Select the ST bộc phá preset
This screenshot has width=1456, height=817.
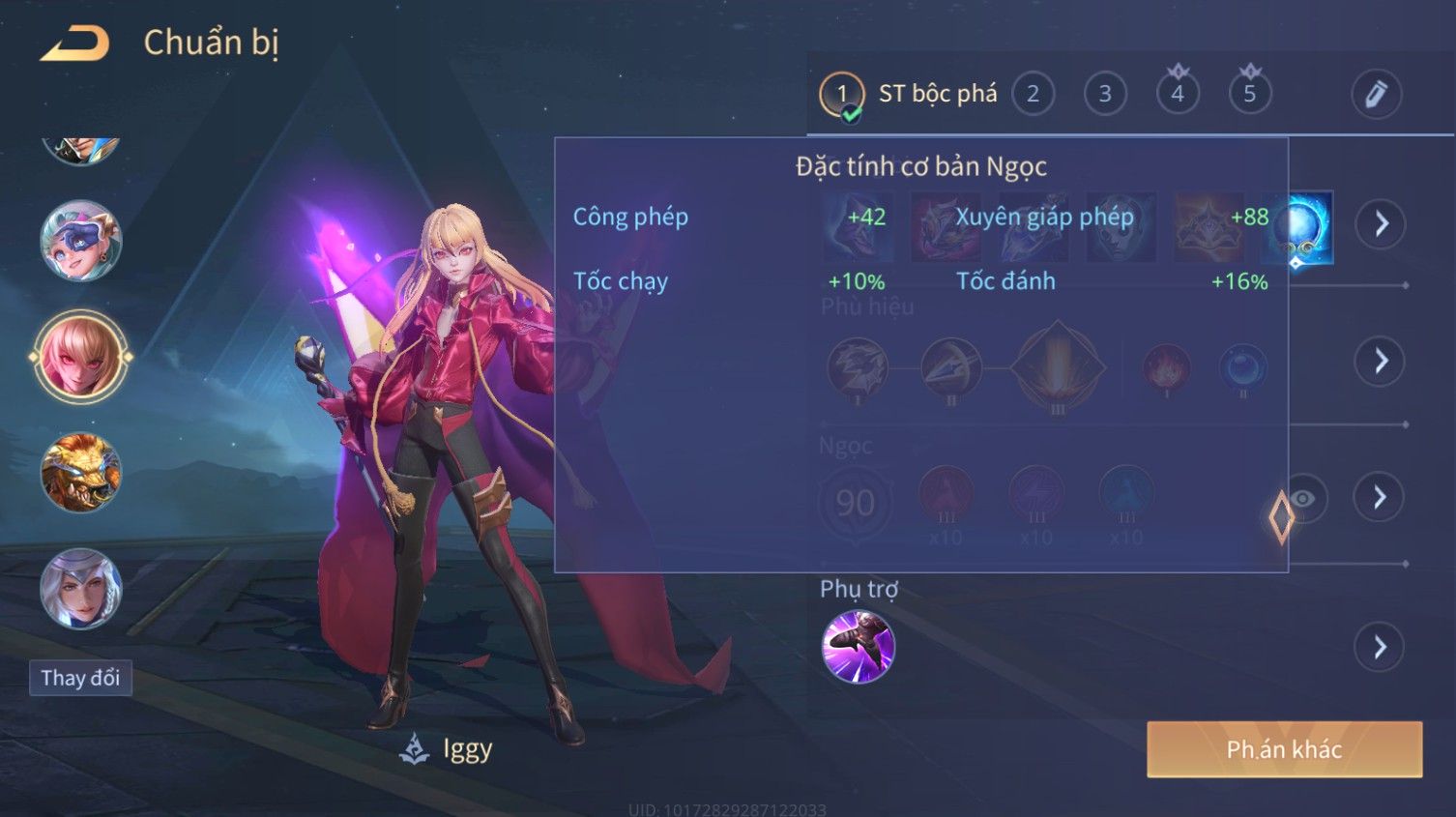(x=908, y=94)
